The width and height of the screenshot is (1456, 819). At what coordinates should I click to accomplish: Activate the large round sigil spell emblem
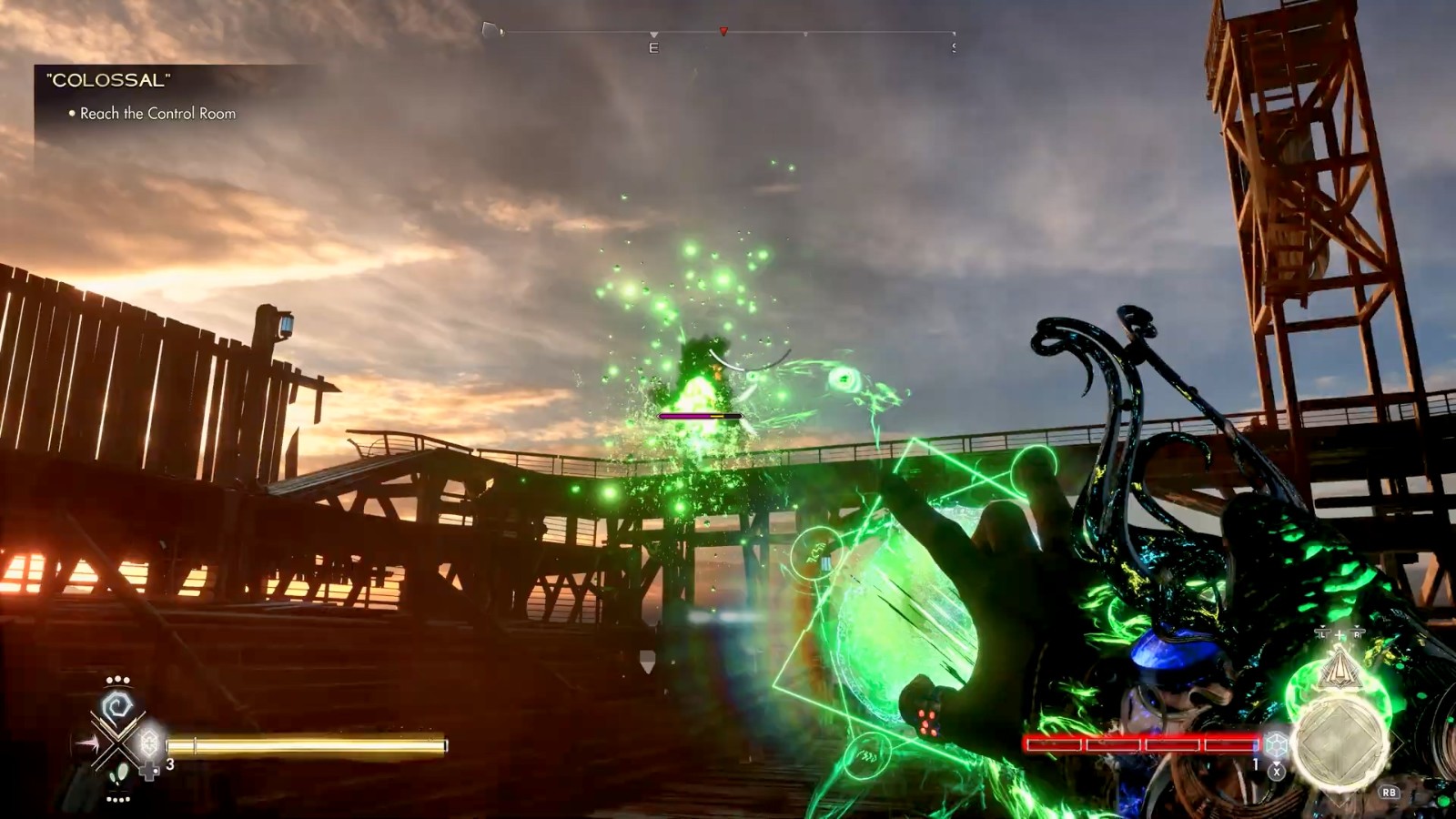1340,743
